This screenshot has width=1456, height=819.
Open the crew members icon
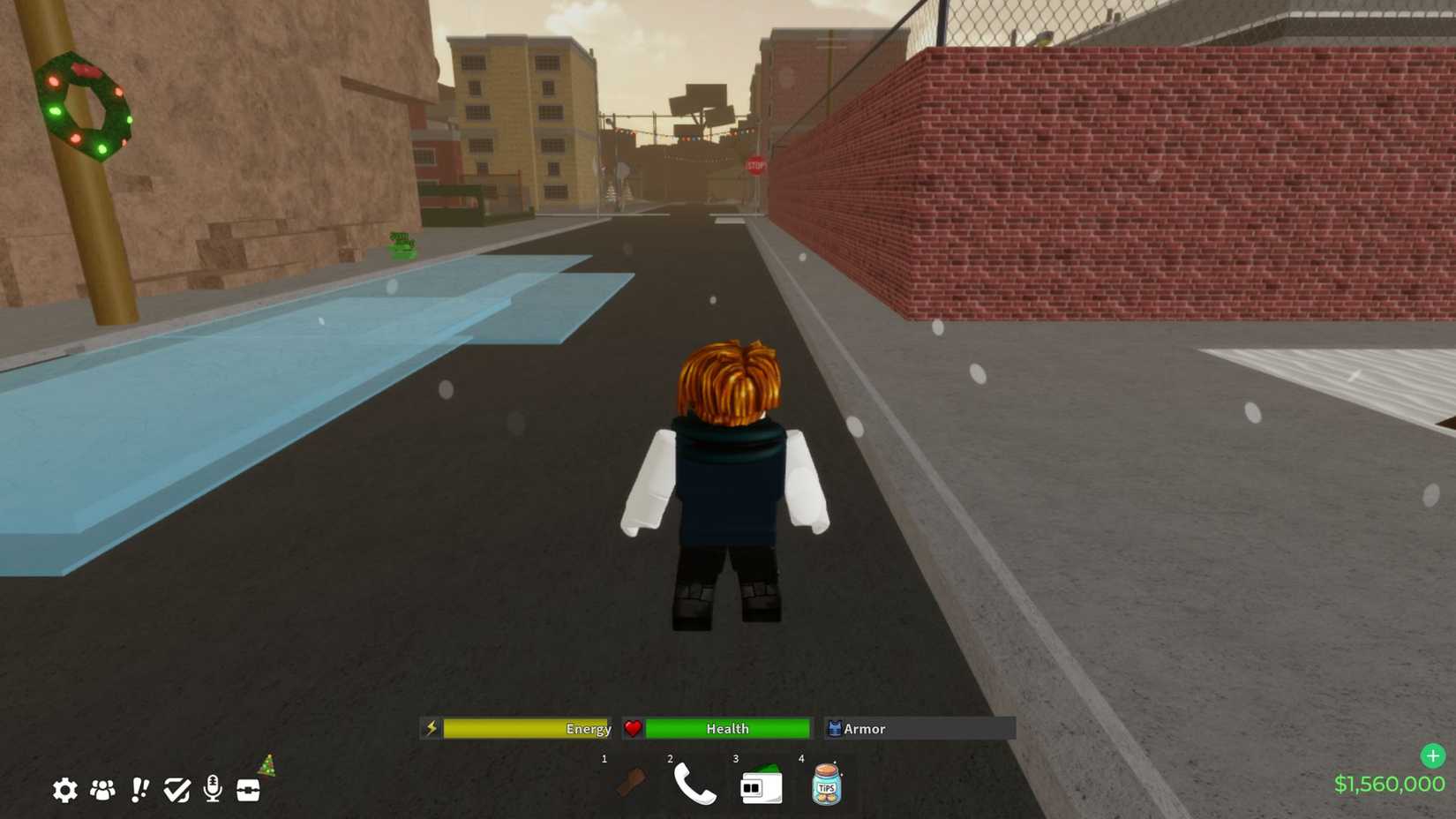(x=102, y=791)
